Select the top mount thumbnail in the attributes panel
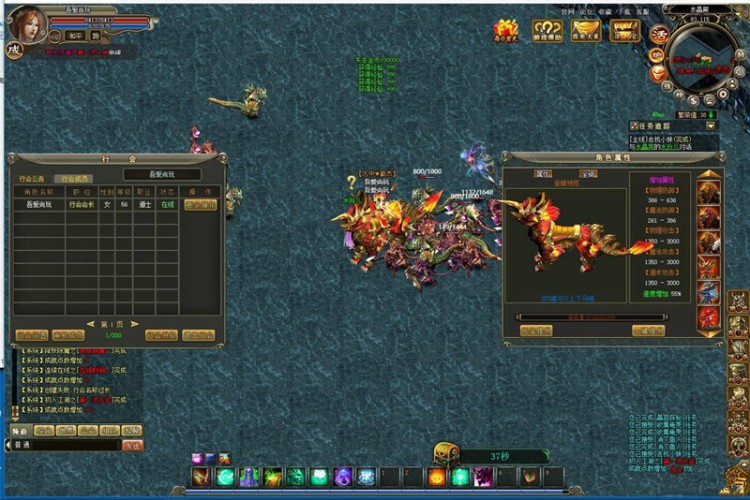Image resolution: width=750 pixels, height=500 pixels. click(x=708, y=192)
